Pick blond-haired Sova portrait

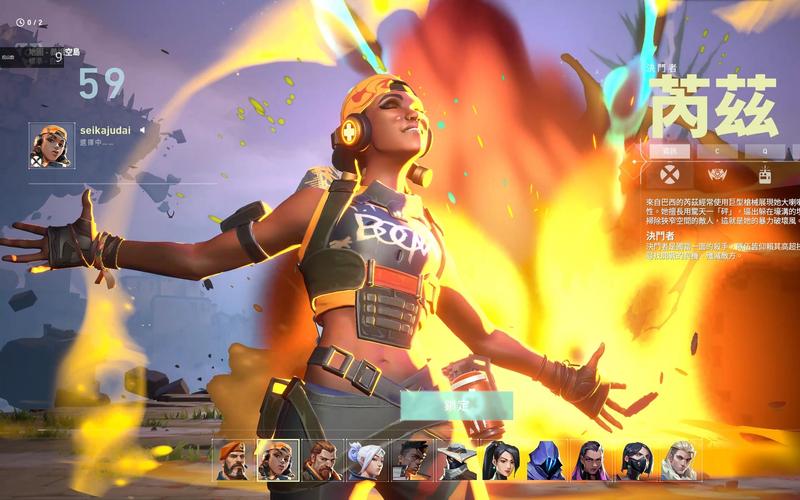[x=680, y=460]
